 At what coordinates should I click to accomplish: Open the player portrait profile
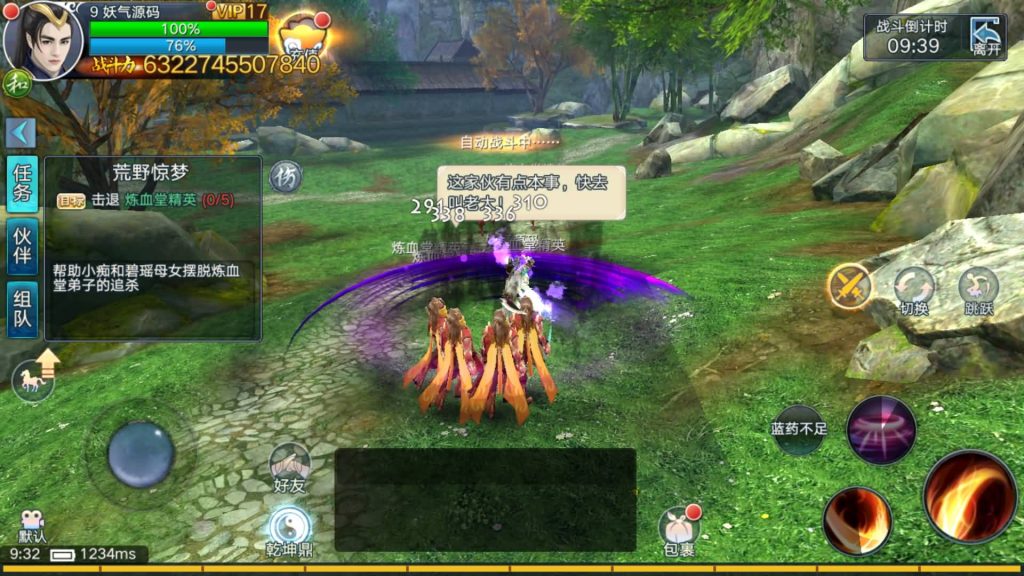pos(43,40)
